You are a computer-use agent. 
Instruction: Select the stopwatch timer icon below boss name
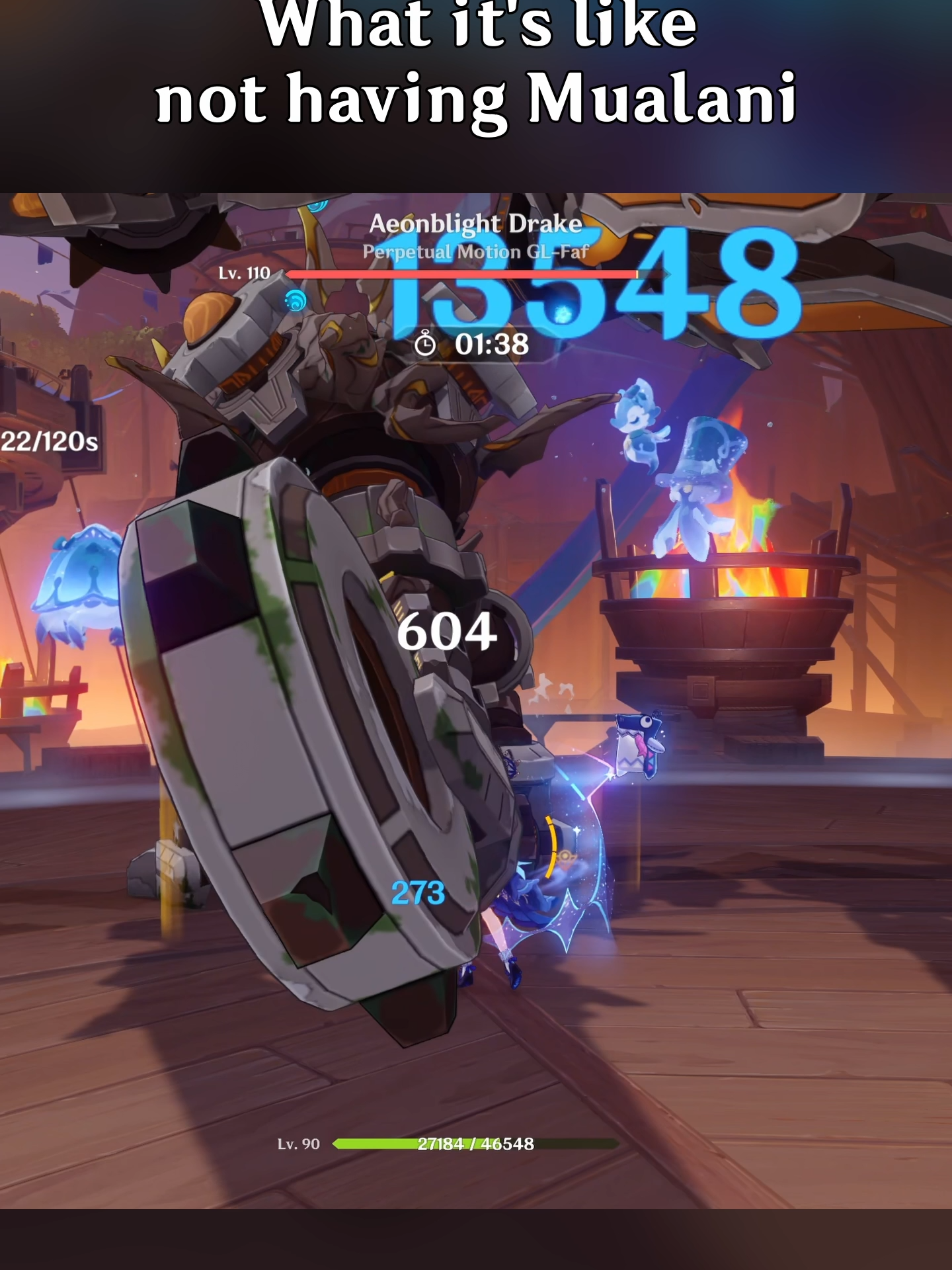[427, 343]
